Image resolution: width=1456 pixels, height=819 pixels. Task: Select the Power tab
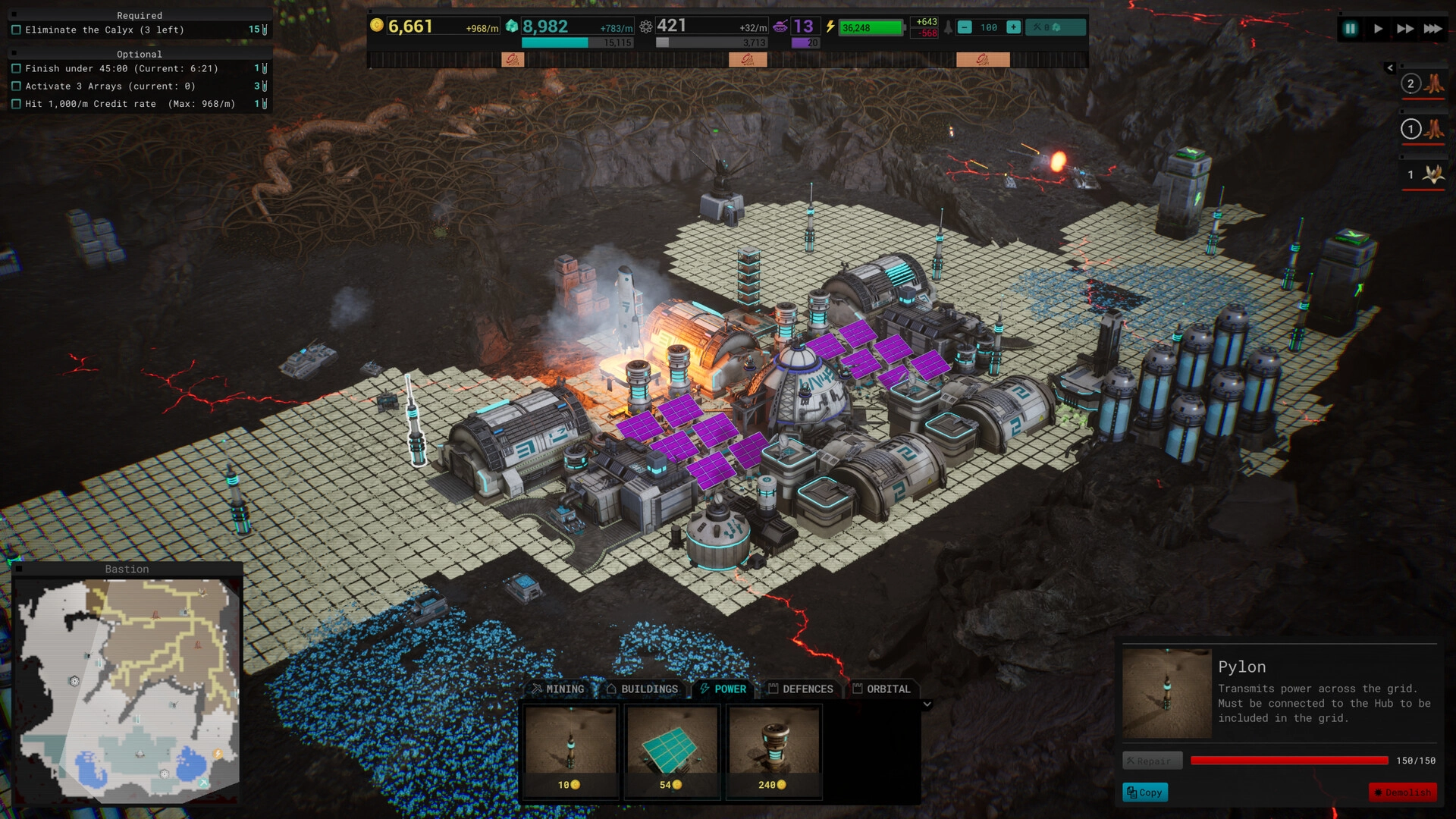pyautogui.click(x=723, y=689)
